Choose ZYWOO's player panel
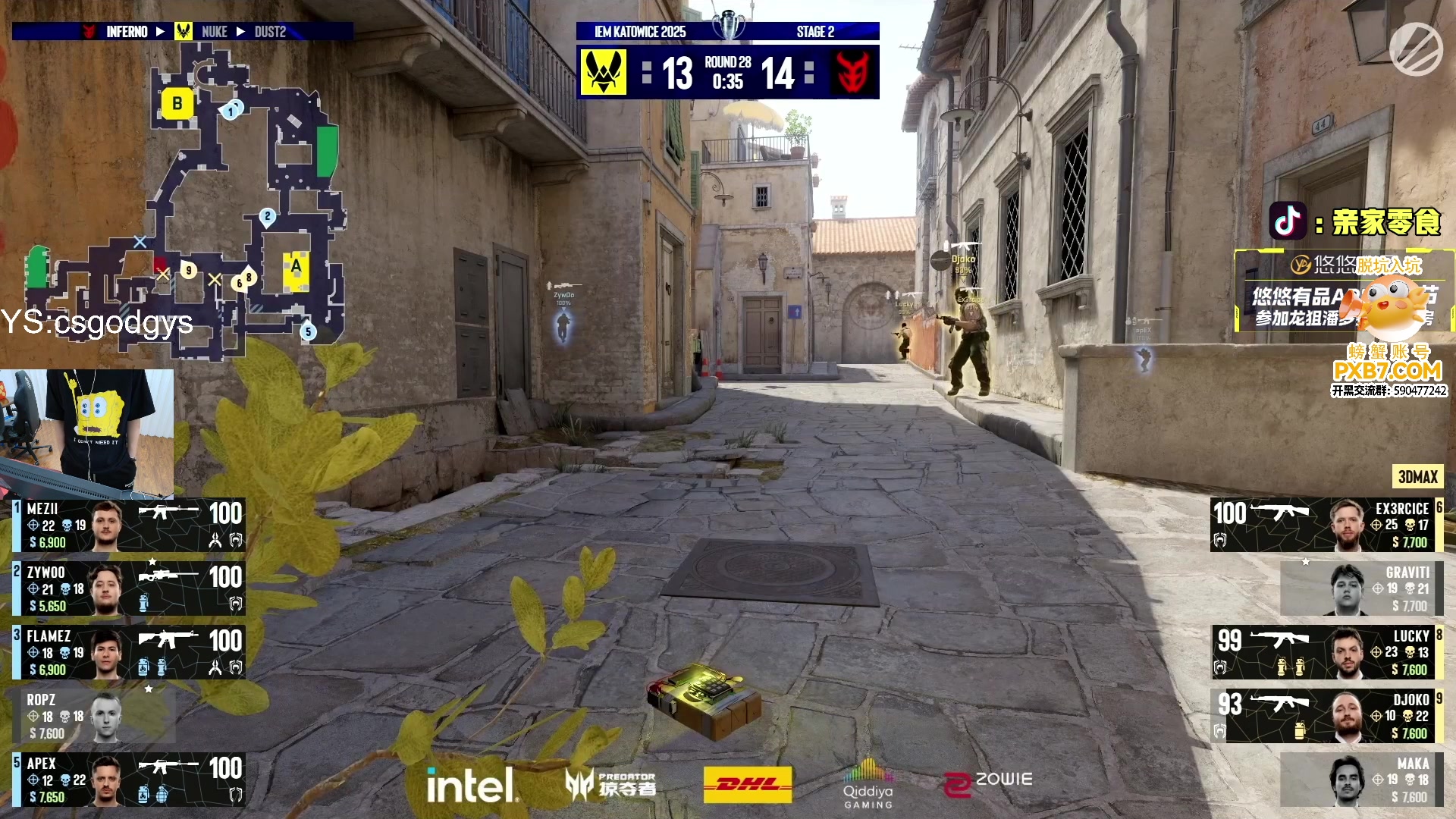The width and height of the screenshot is (1456, 819). coord(129,588)
